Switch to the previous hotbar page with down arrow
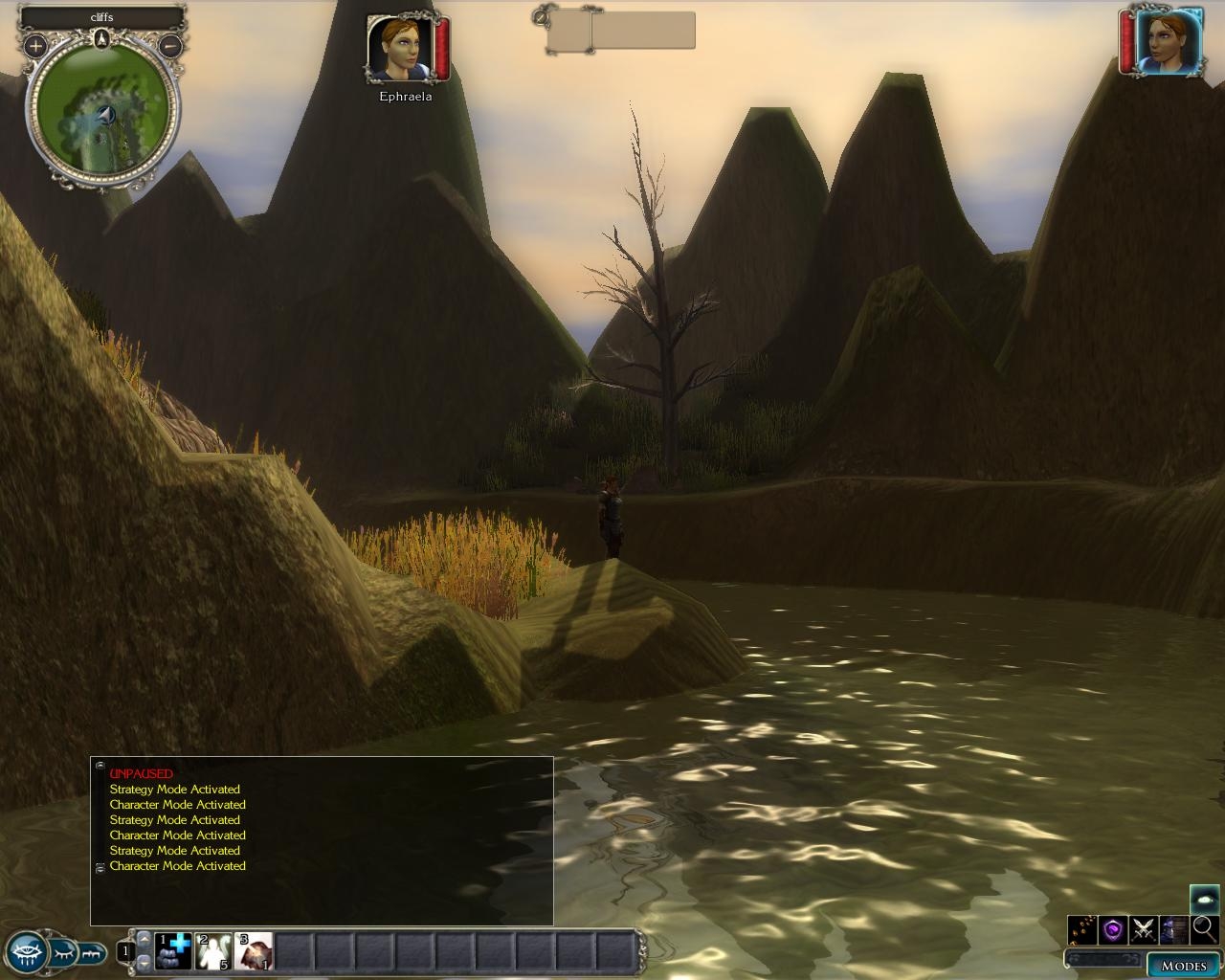 pyautogui.click(x=145, y=962)
